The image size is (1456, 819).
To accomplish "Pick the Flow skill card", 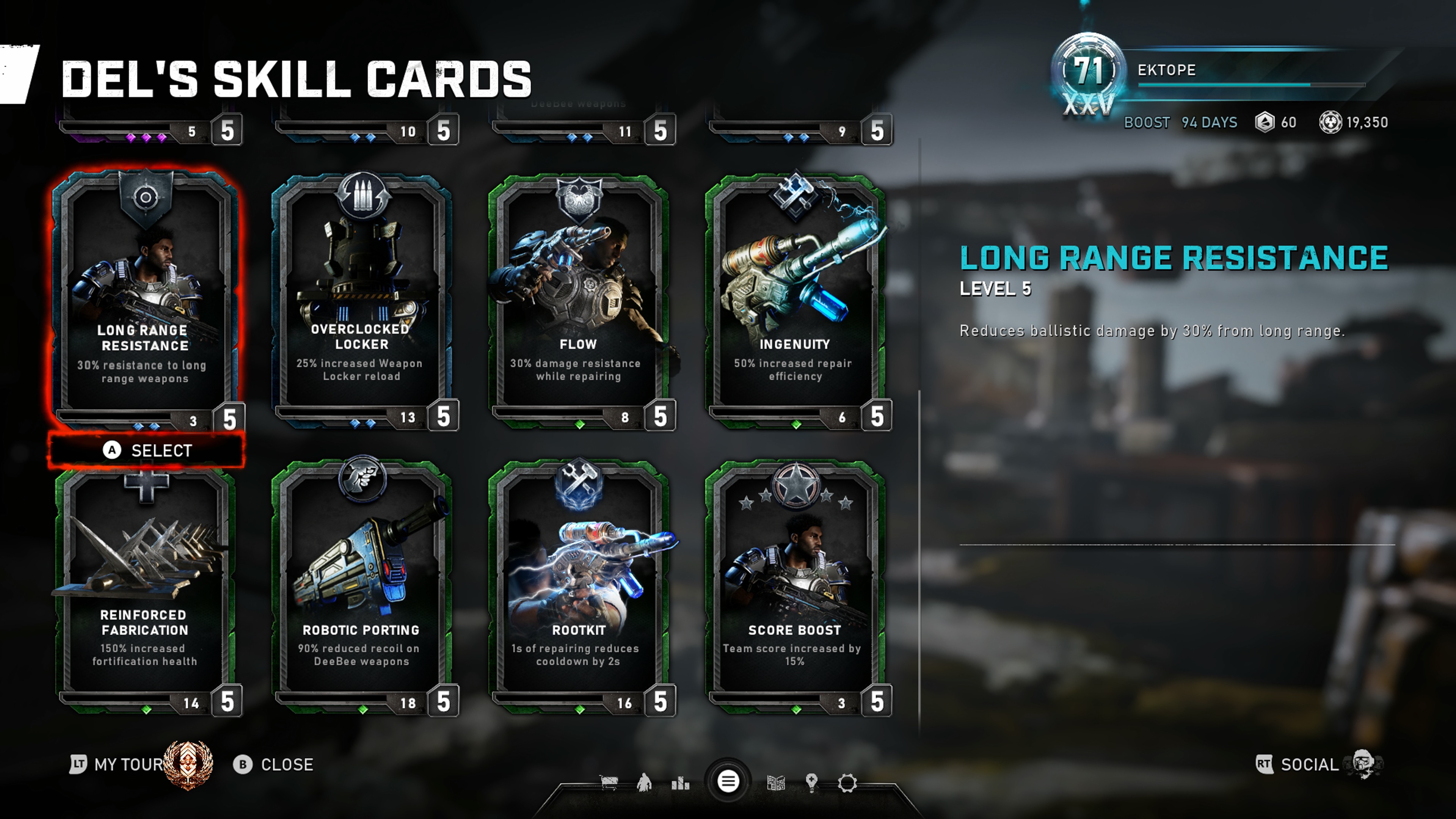I will (x=578, y=300).
